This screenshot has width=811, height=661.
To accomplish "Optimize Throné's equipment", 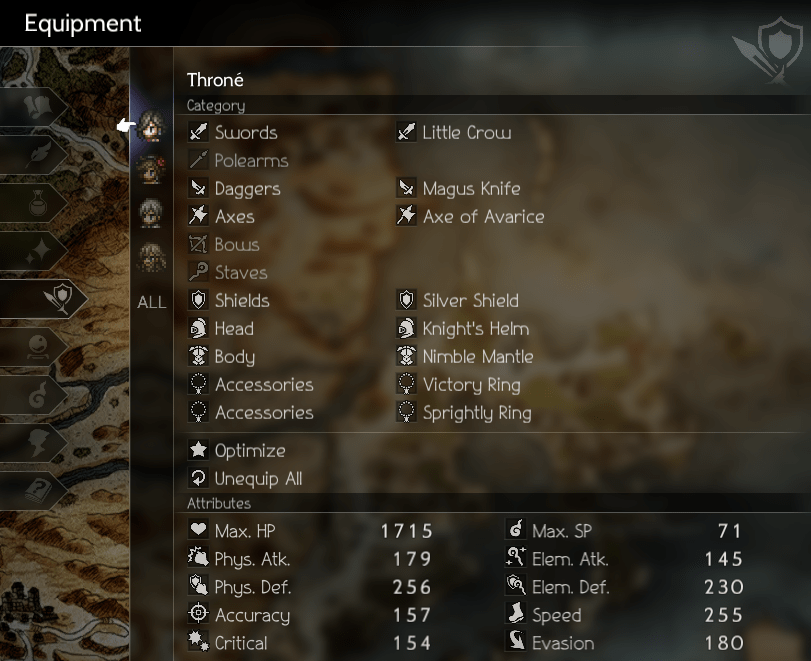I will click(x=249, y=451).
